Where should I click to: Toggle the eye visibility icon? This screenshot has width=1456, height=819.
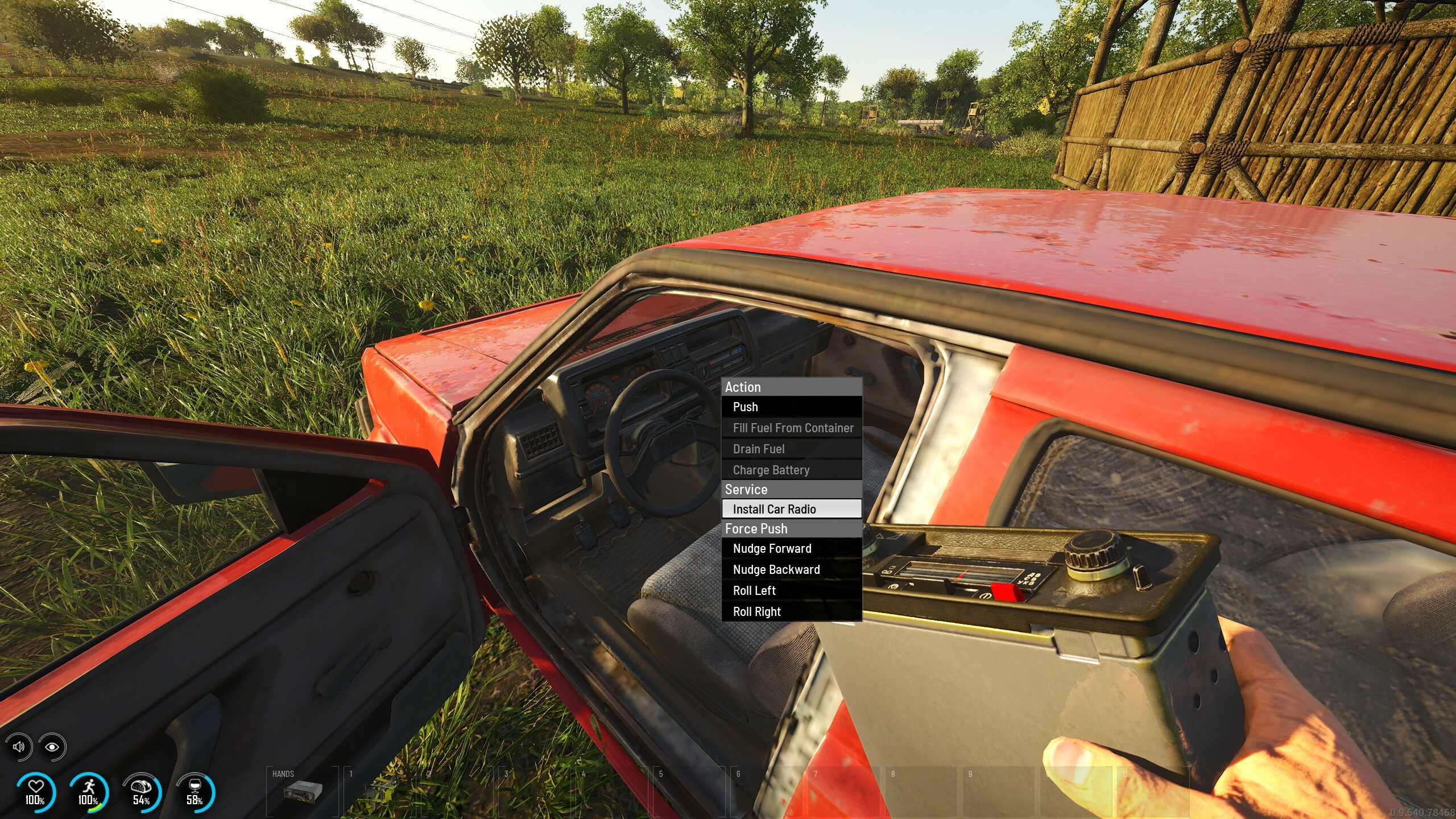[x=52, y=747]
